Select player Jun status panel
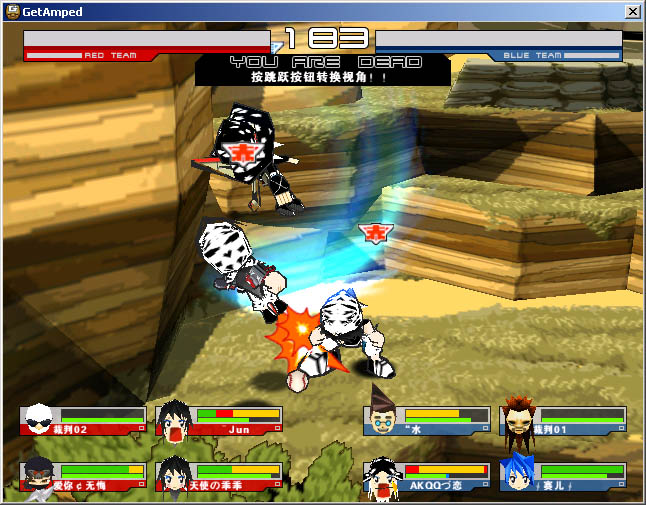The height and width of the screenshot is (505, 646). point(220,420)
